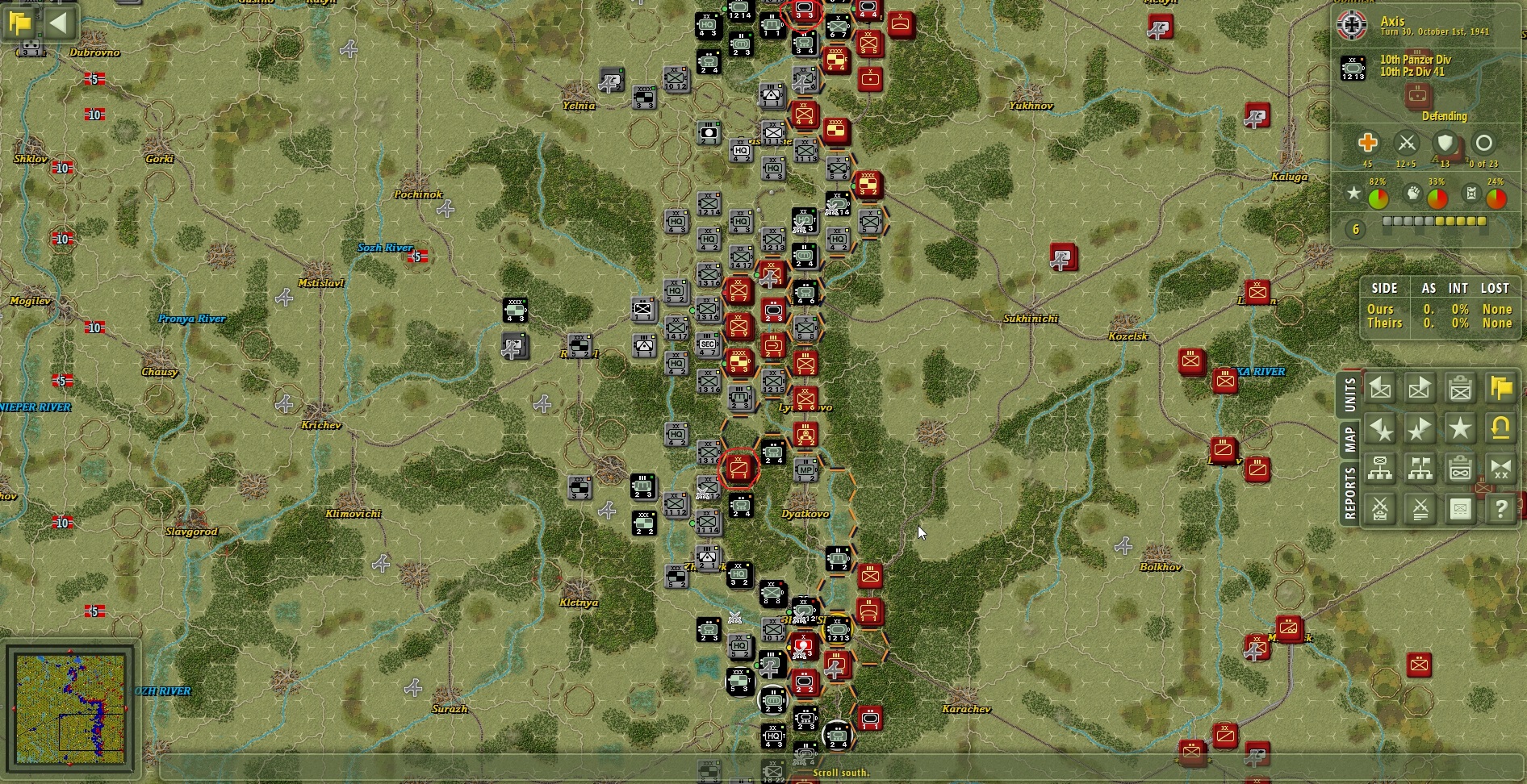1527x784 pixels.
Task: Click the back arrow button top-left
Action: pos(58,23)
